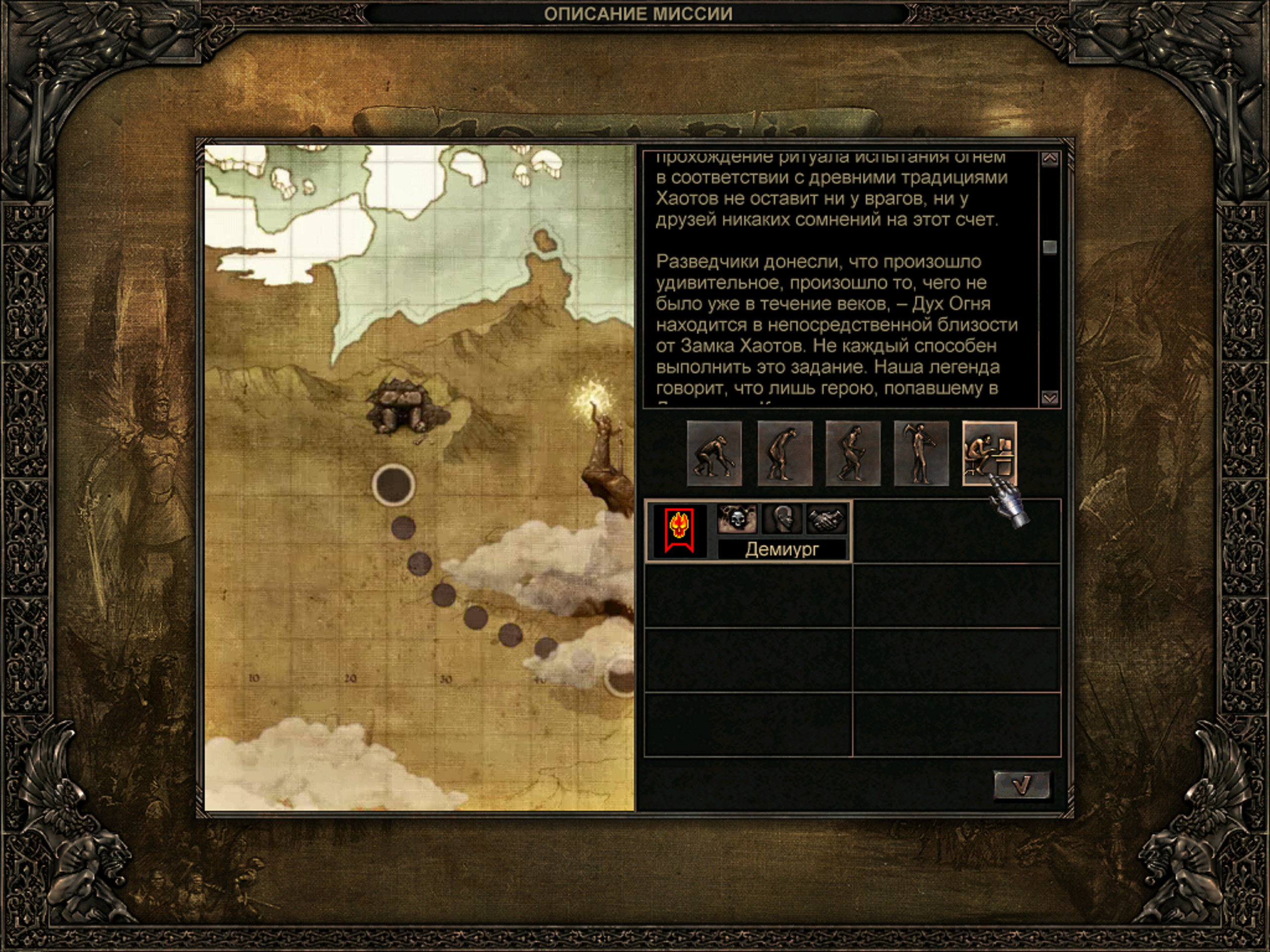Screen dimensions: 1270x952
Task: Choose the hunched ape-man difficulty icon
Action: point(784,453)
